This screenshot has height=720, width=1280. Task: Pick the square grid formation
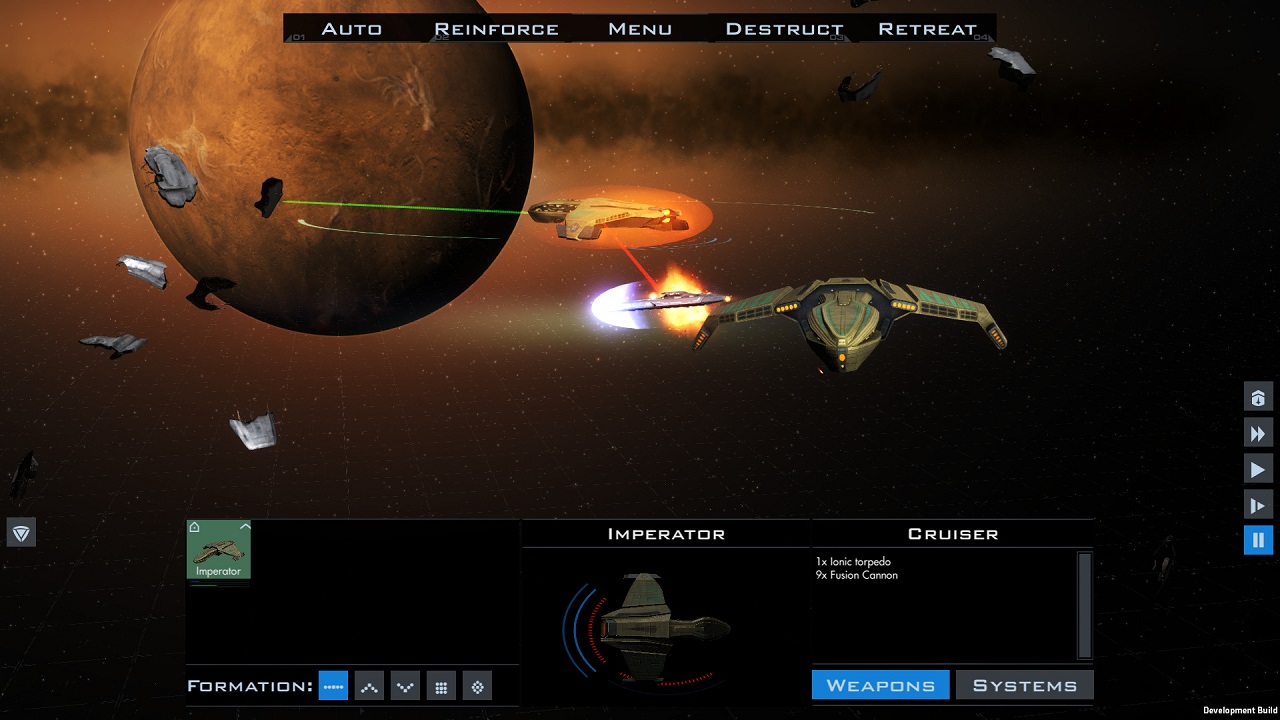pyautogui.click(x=441, y=686)
